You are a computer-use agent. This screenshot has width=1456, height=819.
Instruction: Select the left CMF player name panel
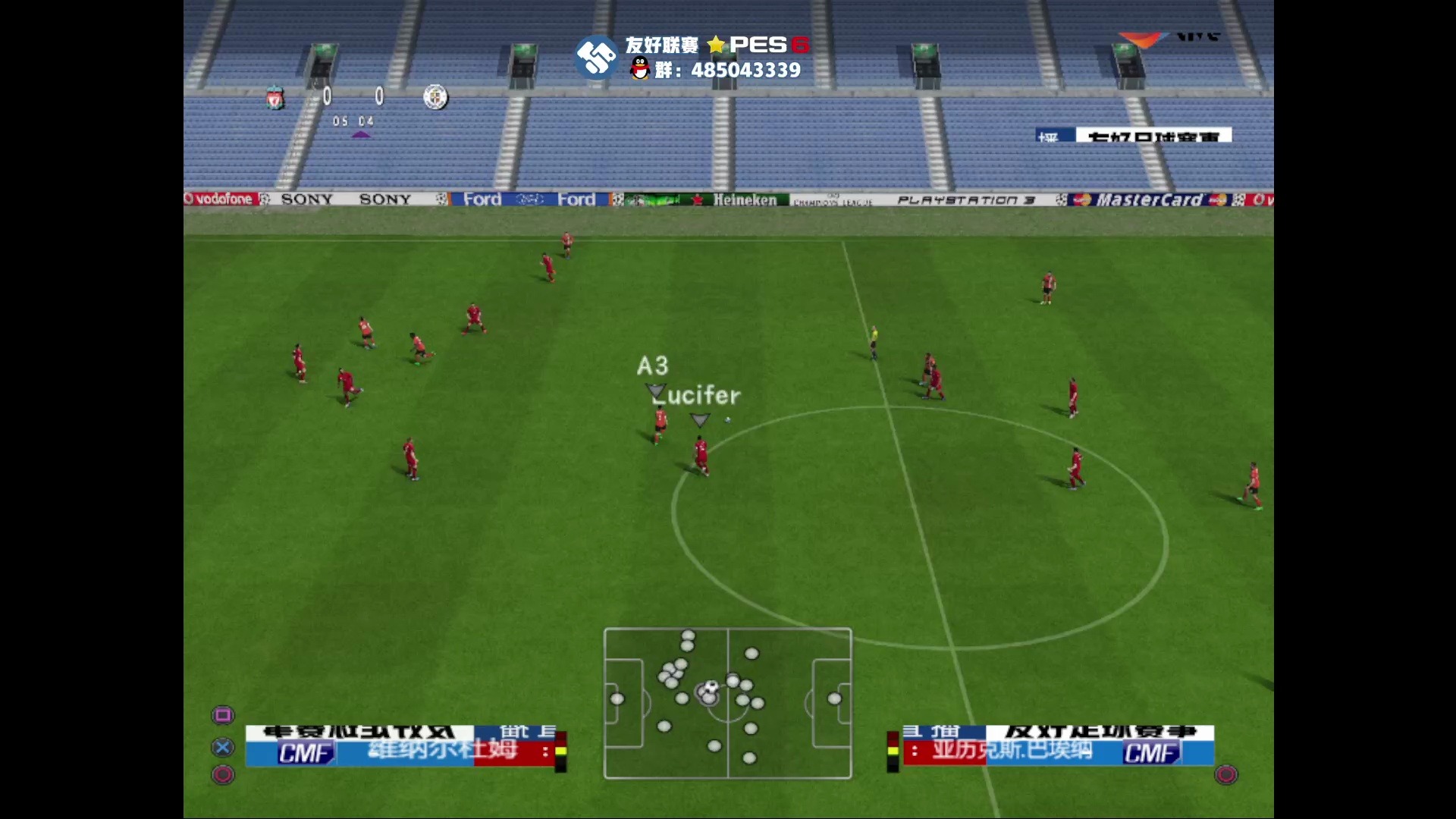point(400,747)
